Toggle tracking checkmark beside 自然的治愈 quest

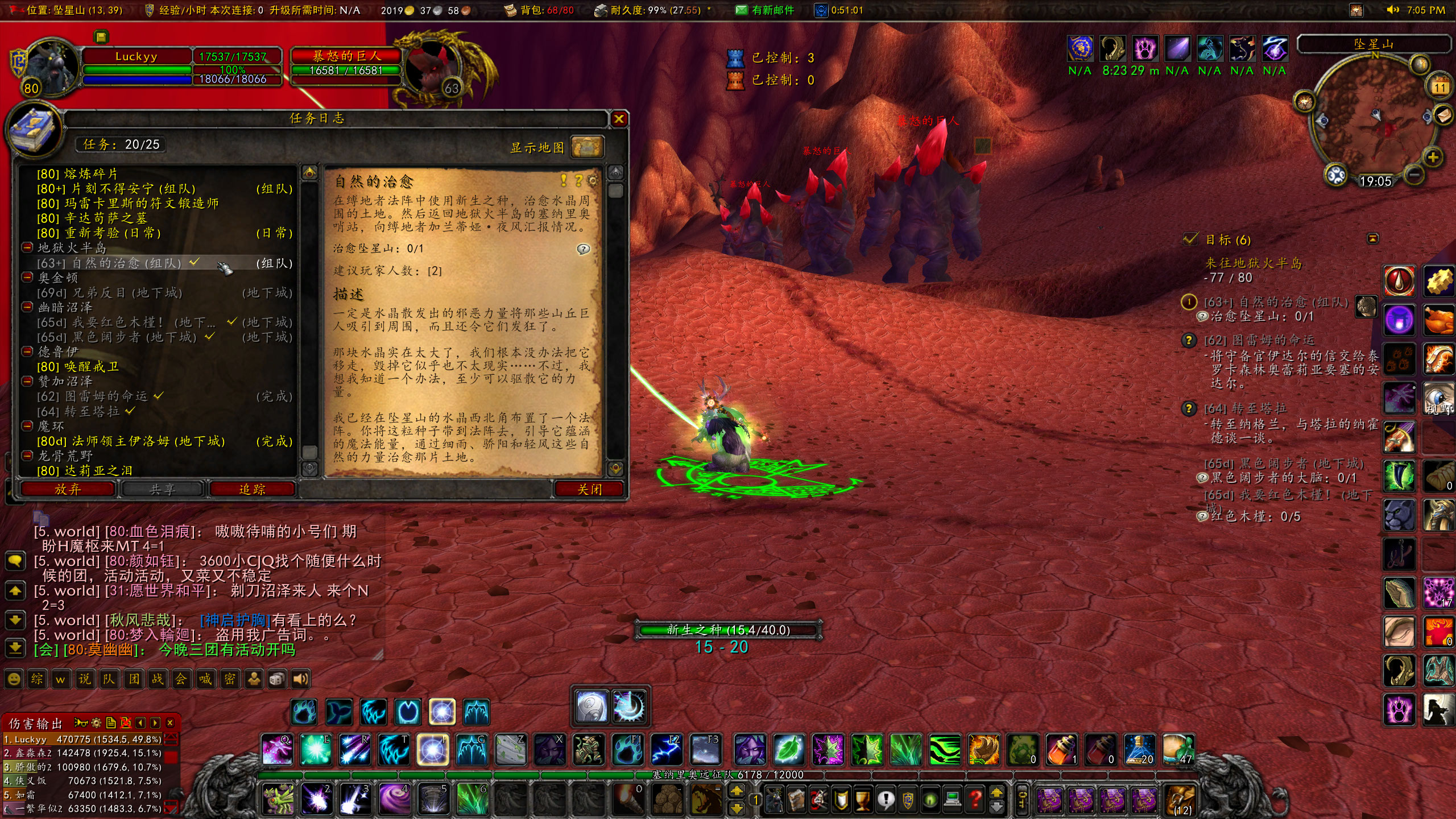(x=194, y=263)
